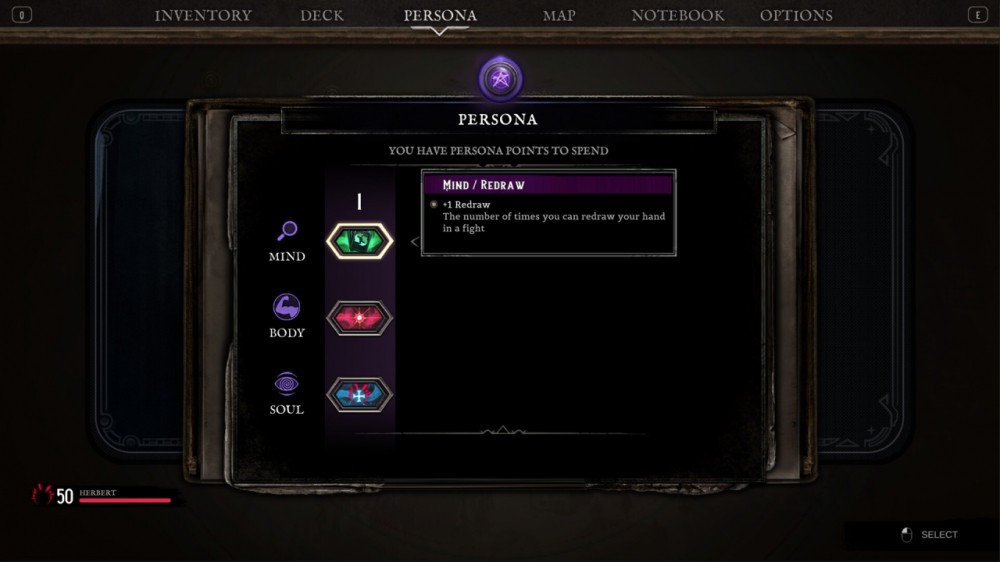The height and width of the screenshot is (562, 1000).
Task: Show the Options tab
Action: [x=796, y=16]
